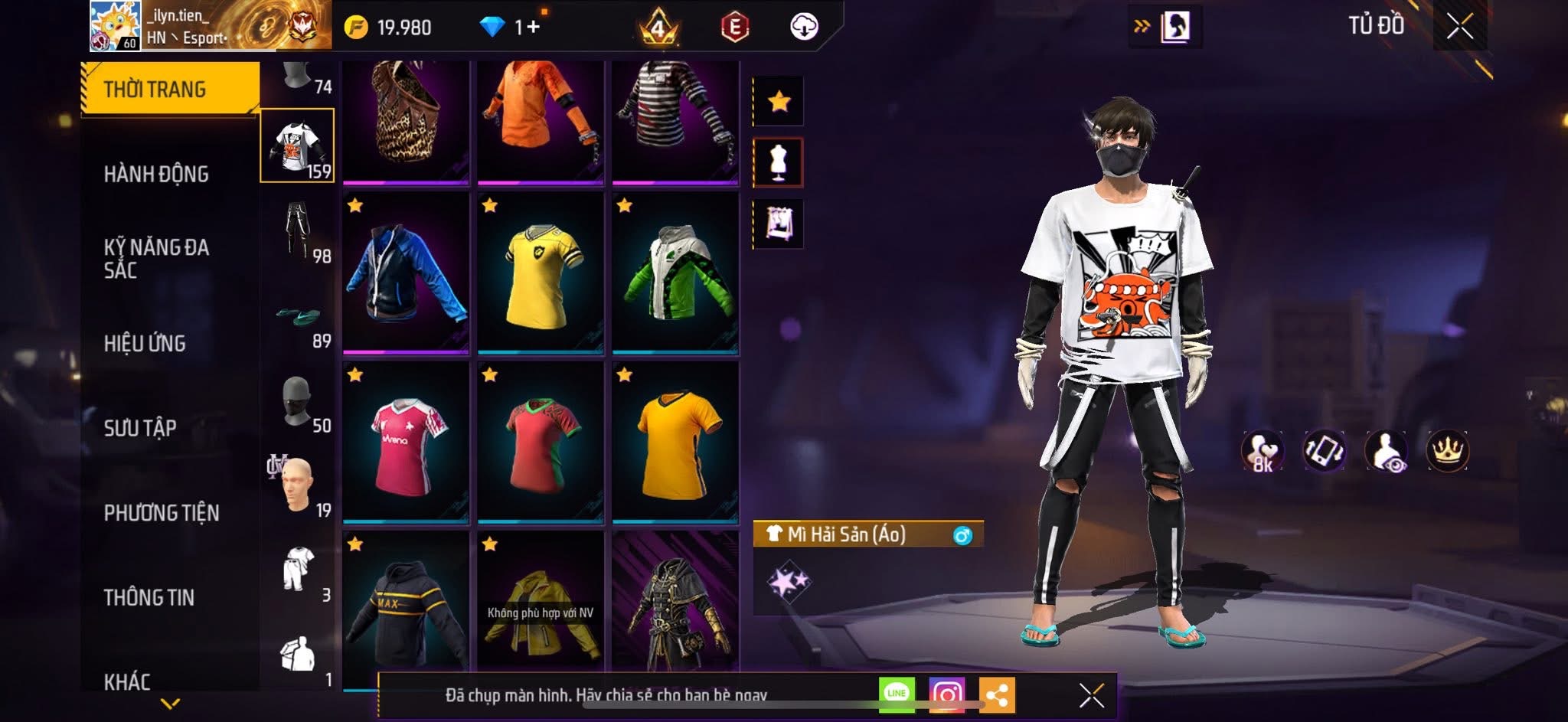Image resolution: width=1568 pixels, height=722 pixels.
Task: Open the LINE sharing icon in the screenshot bar
Action: pyautogui.click(x=896, y=695)
